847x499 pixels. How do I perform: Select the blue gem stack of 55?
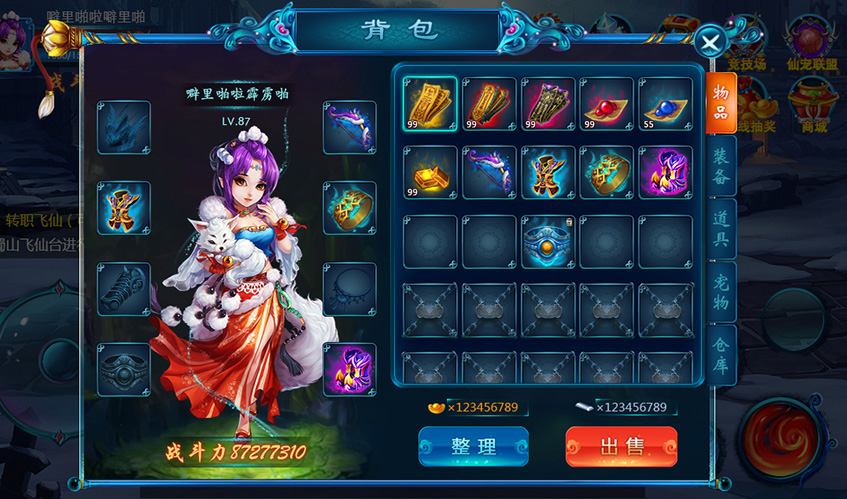(x=666, y=103)
